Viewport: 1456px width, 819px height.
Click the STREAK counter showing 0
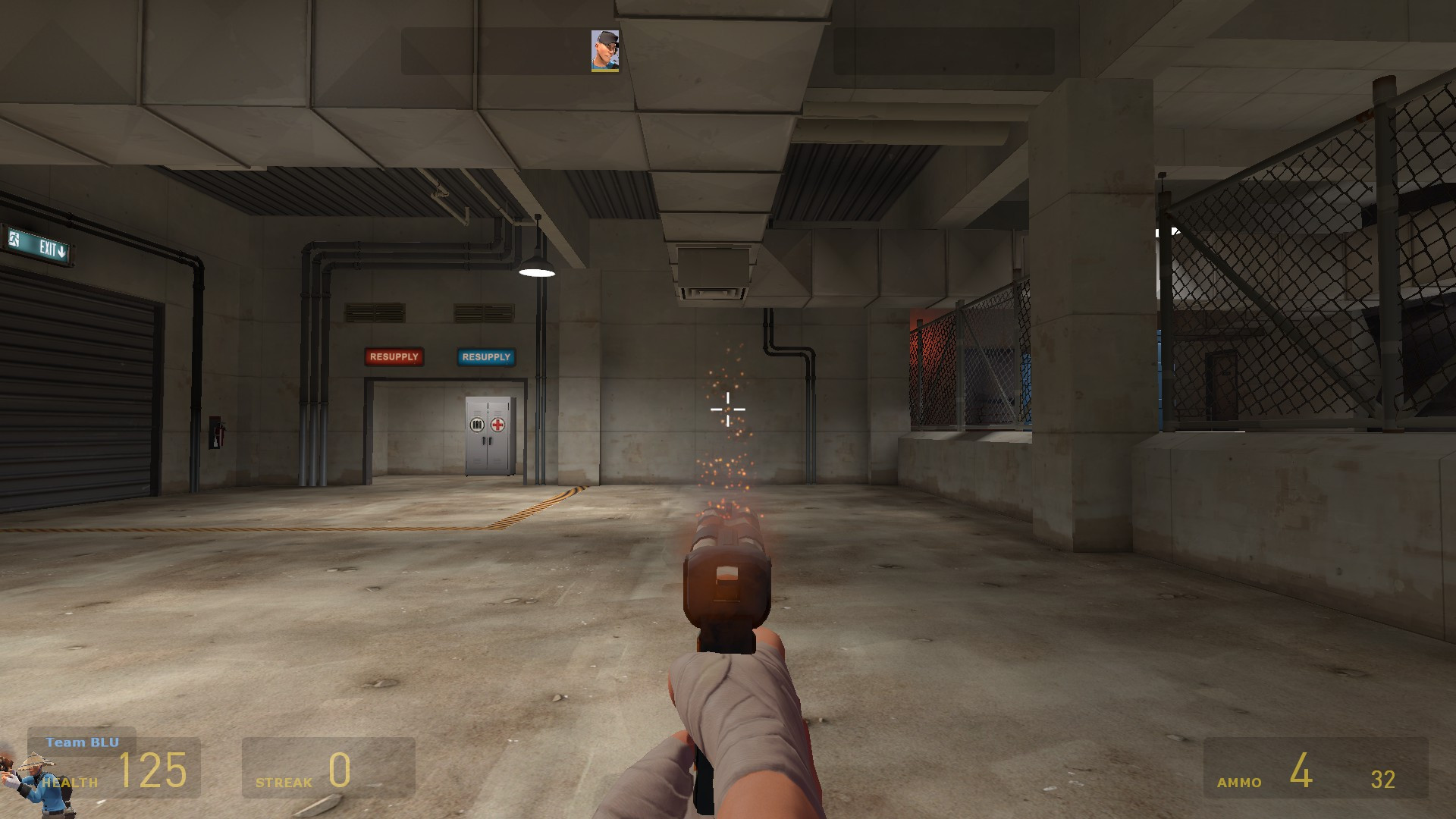[340, 767]
